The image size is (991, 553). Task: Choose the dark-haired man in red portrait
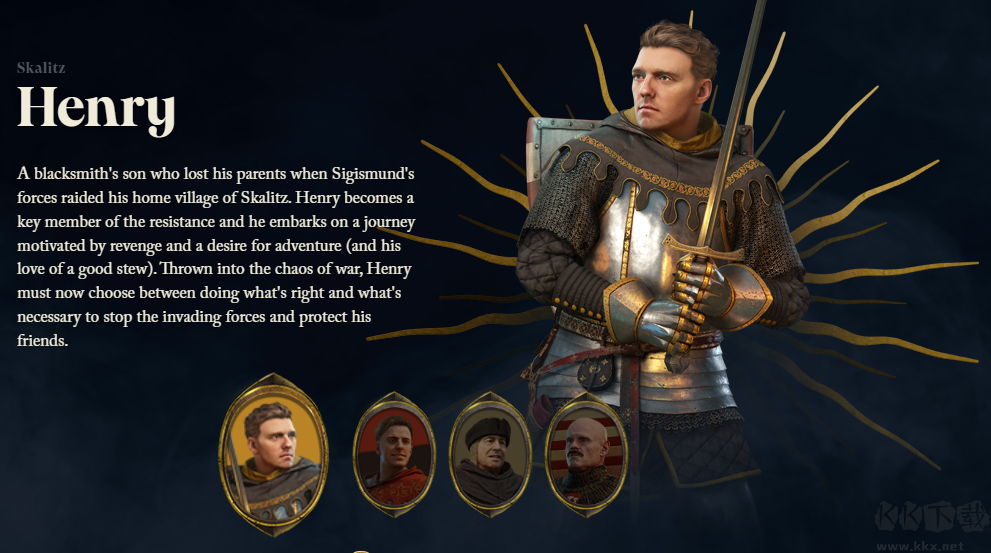(x=394, y=453)
